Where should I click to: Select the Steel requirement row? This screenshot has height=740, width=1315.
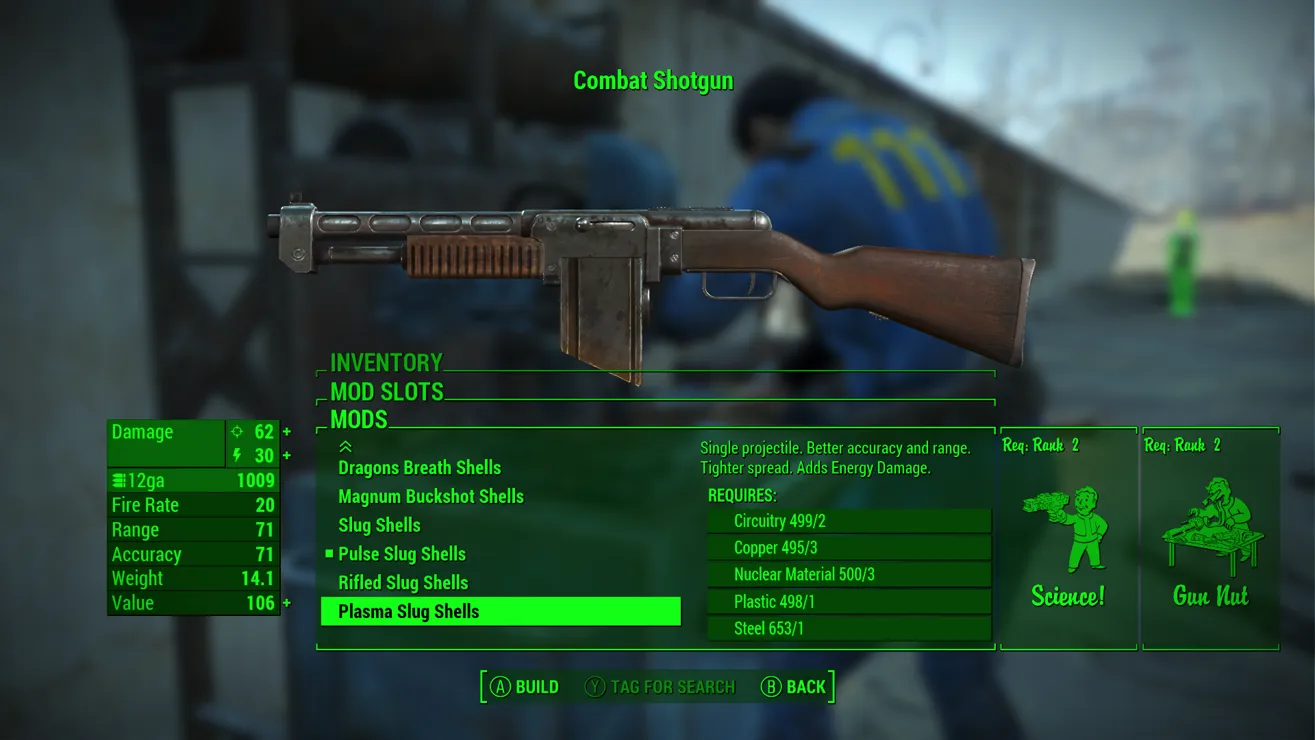coord(849,629)
